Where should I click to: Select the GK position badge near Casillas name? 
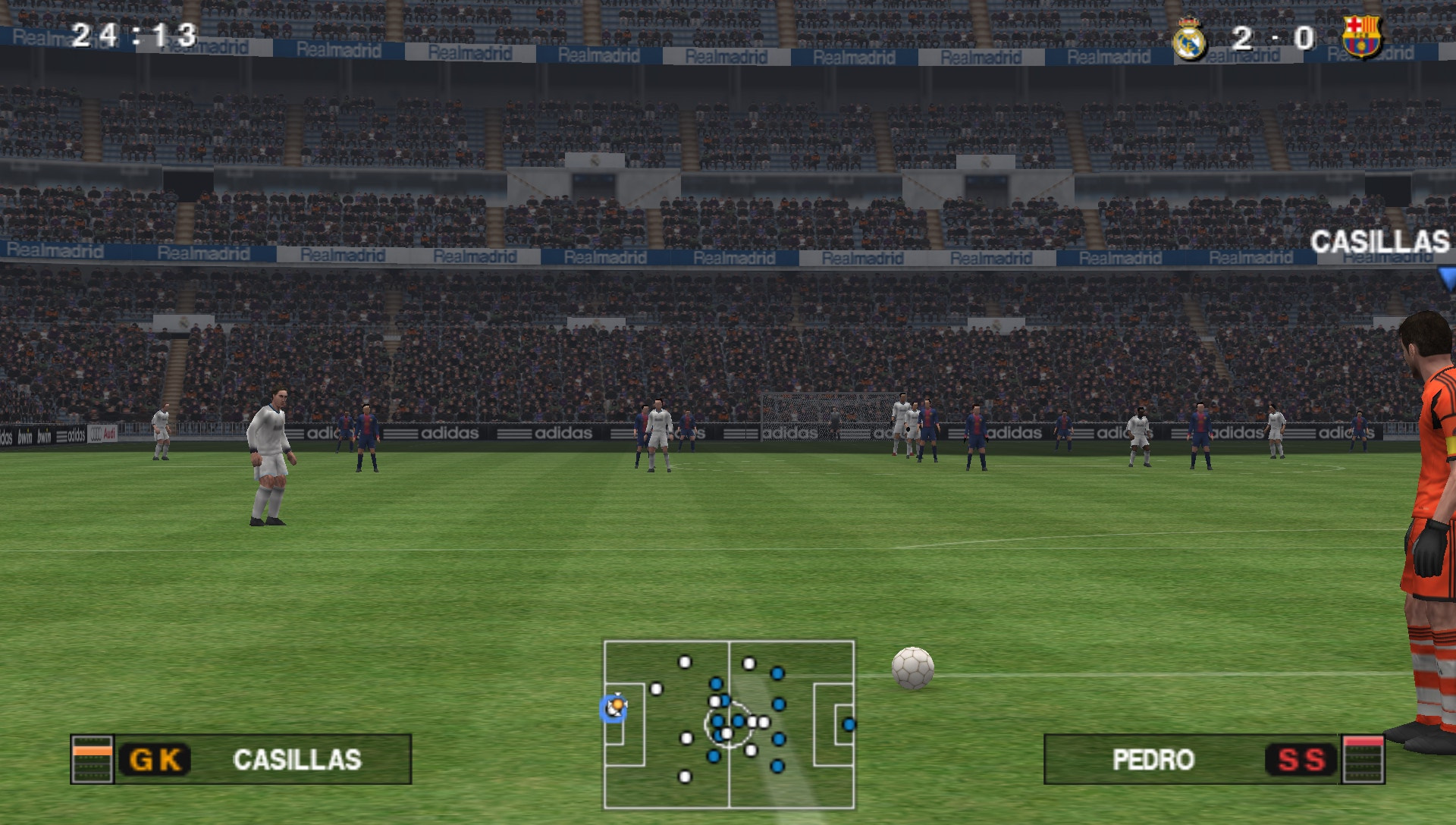tap(157, 758)
